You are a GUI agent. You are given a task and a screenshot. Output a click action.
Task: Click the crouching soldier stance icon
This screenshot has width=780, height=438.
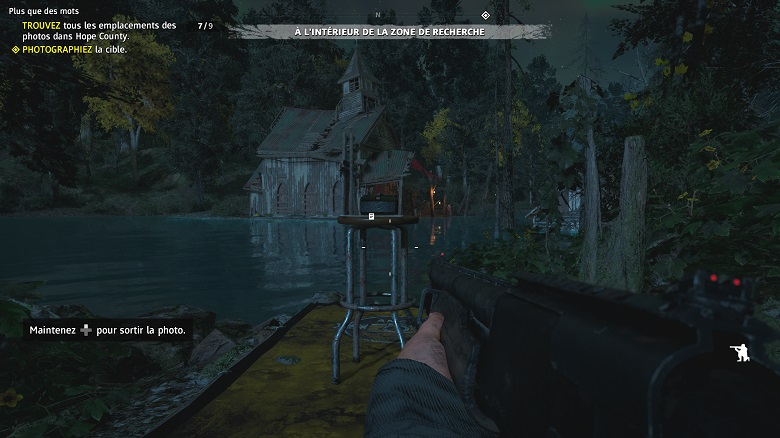point(742,352)
